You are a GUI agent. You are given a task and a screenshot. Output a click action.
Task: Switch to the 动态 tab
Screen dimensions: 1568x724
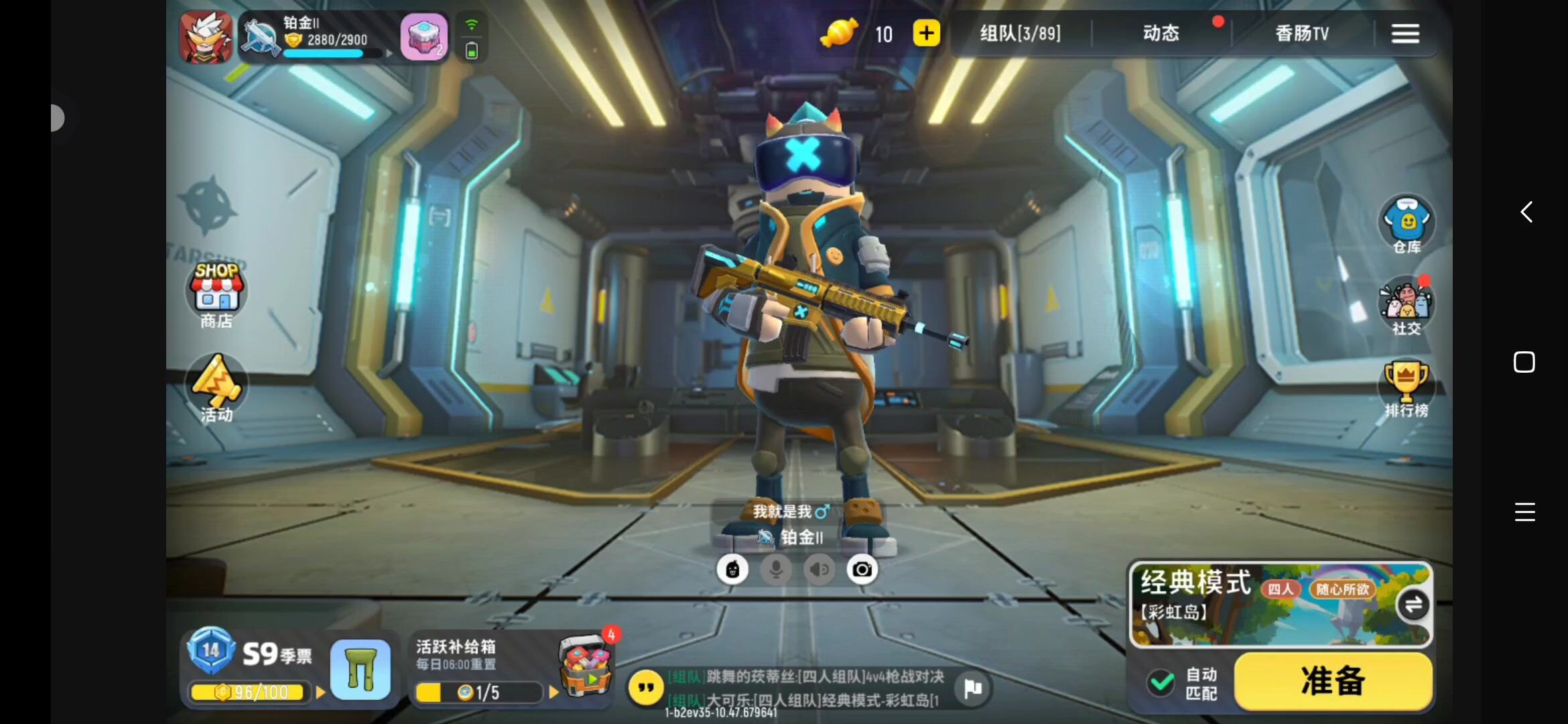tap(1161, 33)
